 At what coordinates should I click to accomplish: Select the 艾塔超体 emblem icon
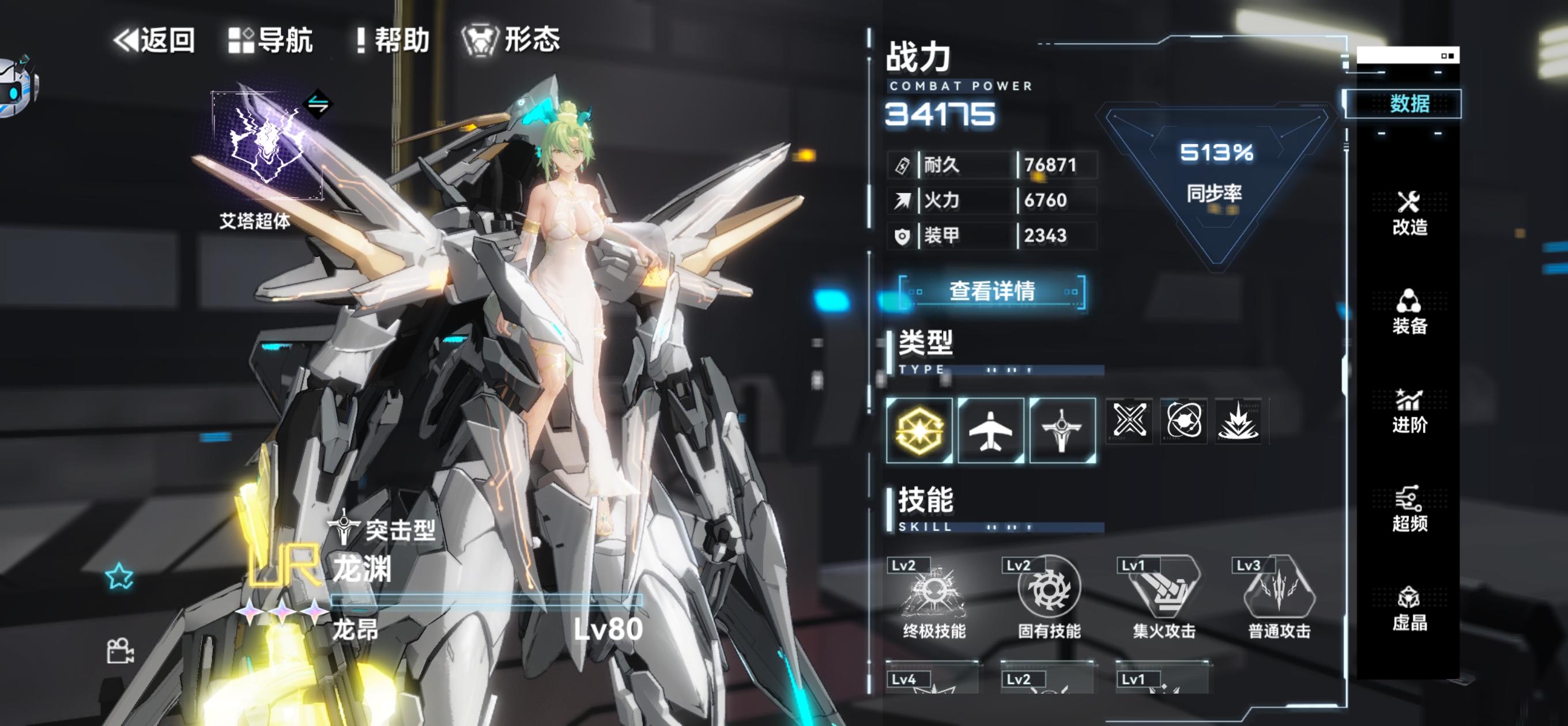click(x=266, y=145)
